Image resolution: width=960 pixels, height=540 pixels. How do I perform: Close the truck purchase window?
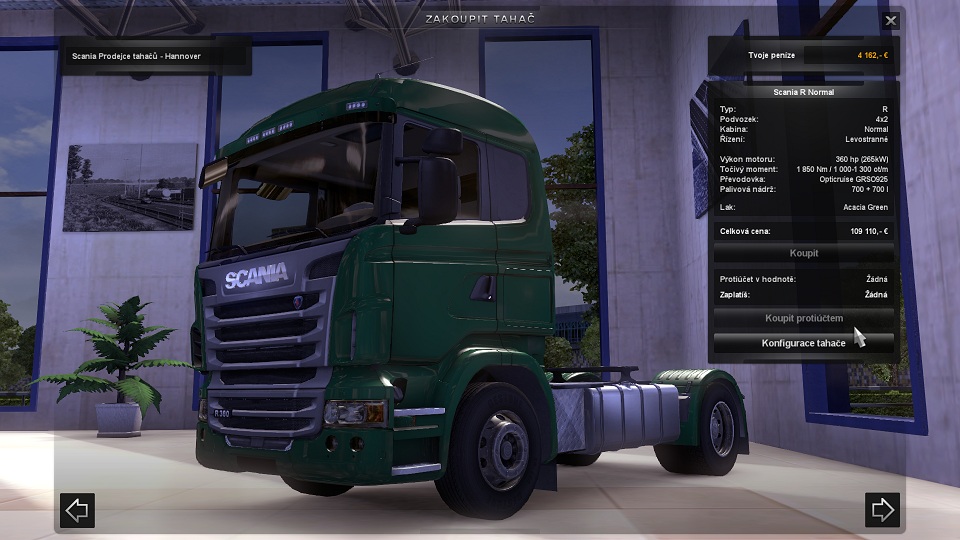pos(891,20)
